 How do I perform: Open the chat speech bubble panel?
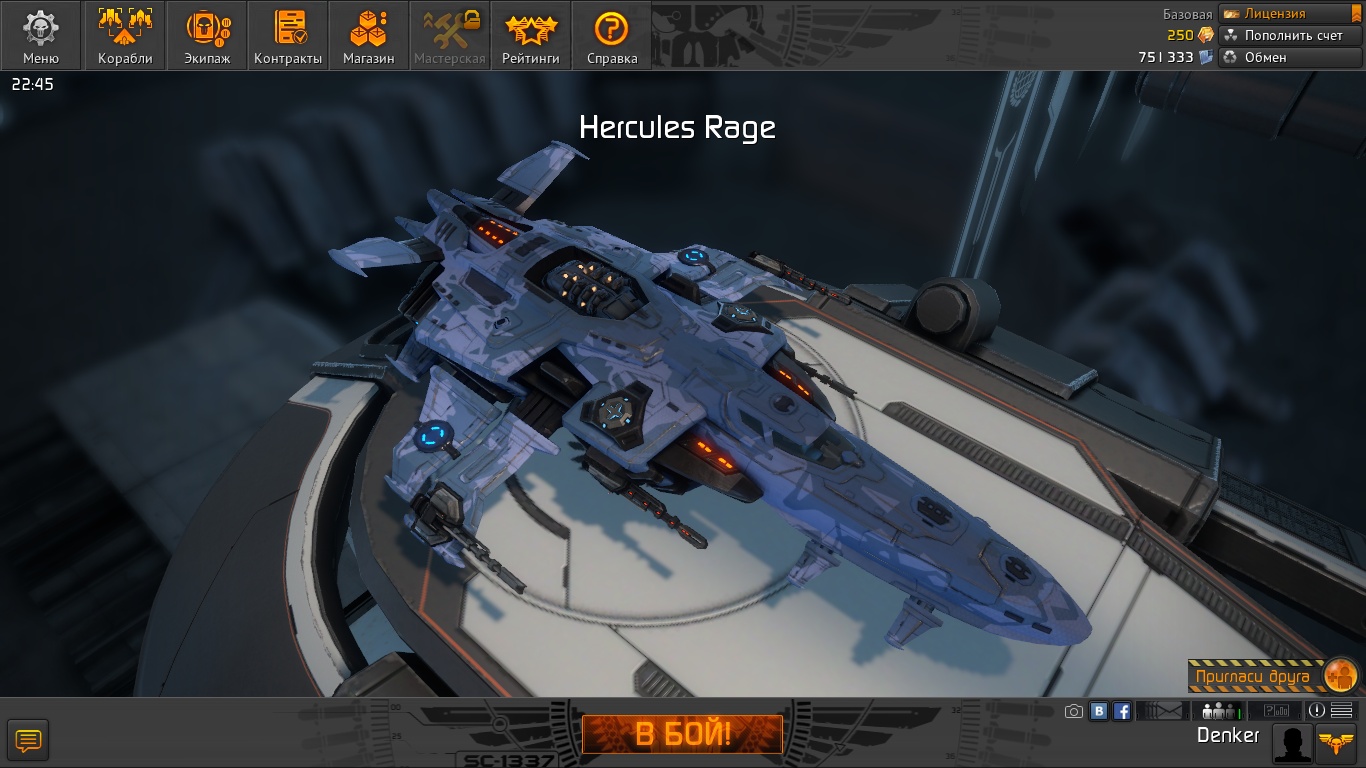click(x=28, y=741)
